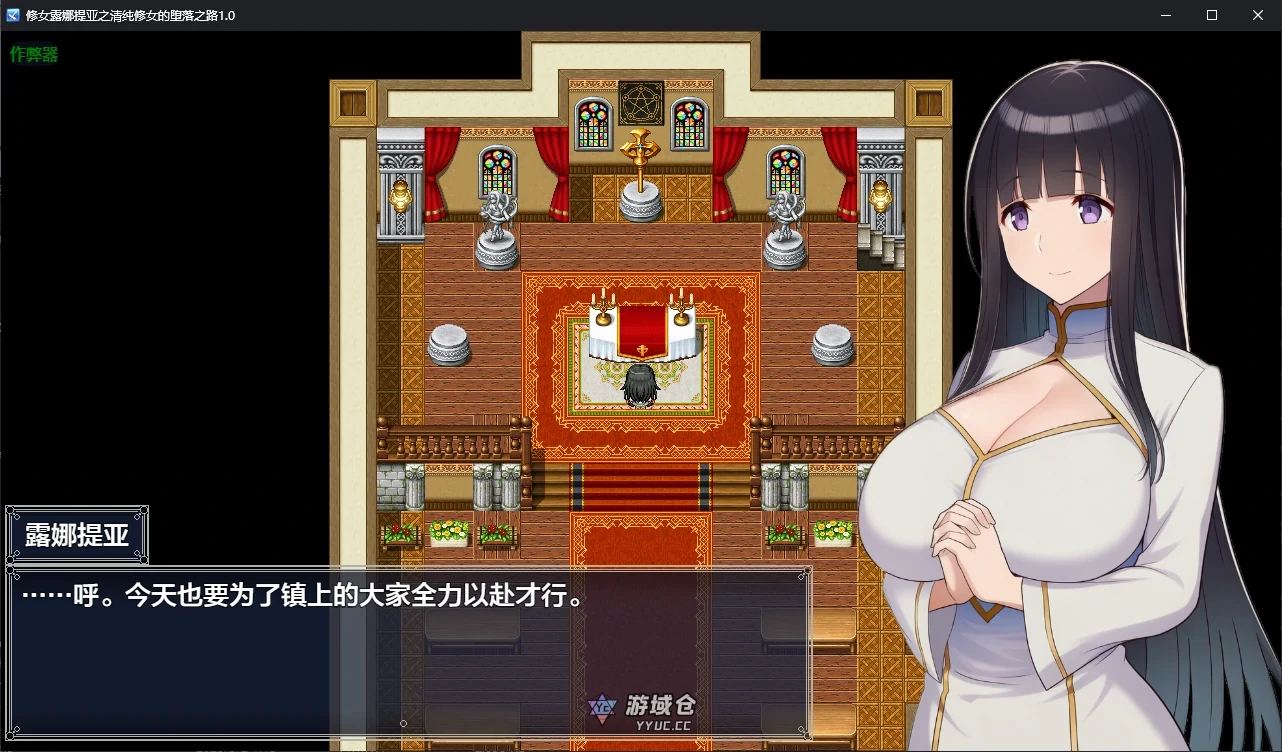Click the red wreath planter on the right

pos(784,533)
